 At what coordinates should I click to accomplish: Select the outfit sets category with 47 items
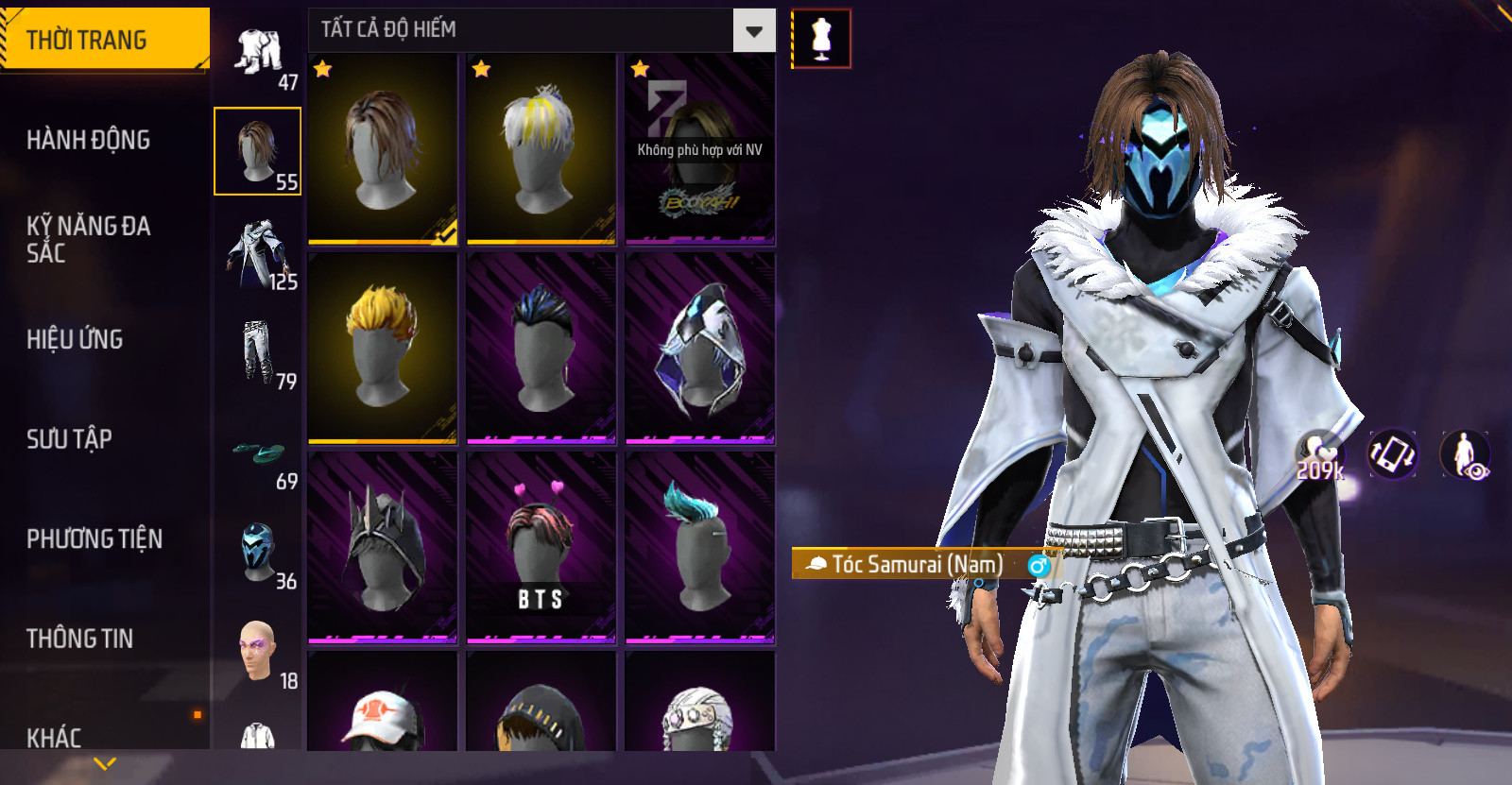[259, 55]
